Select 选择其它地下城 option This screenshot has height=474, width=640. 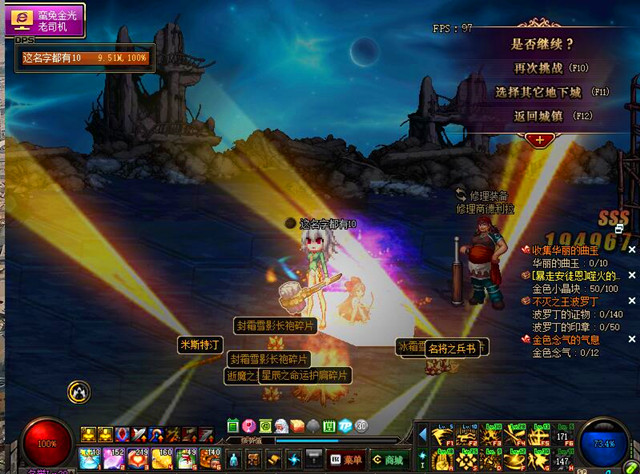[540, 92]
